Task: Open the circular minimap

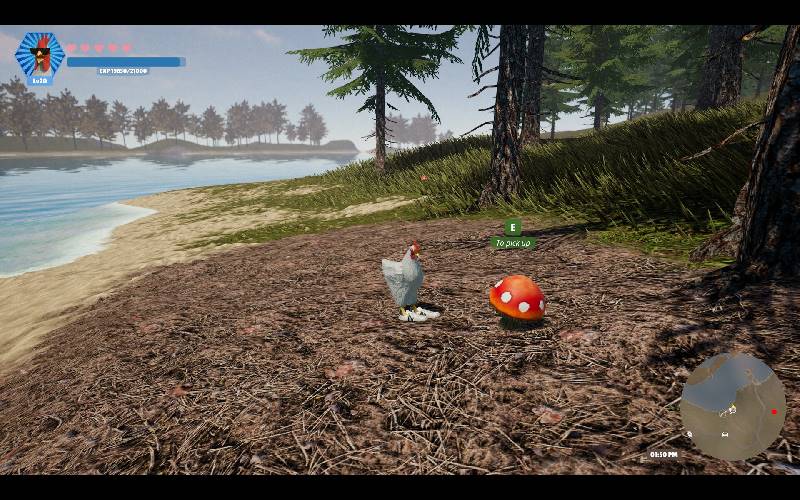Action: click(732, 405)
